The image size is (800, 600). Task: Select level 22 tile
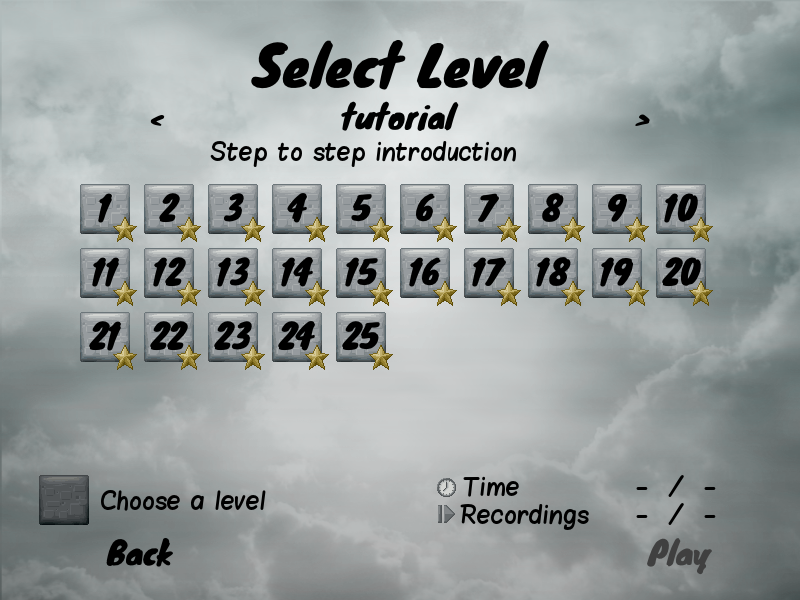point(169,337)
